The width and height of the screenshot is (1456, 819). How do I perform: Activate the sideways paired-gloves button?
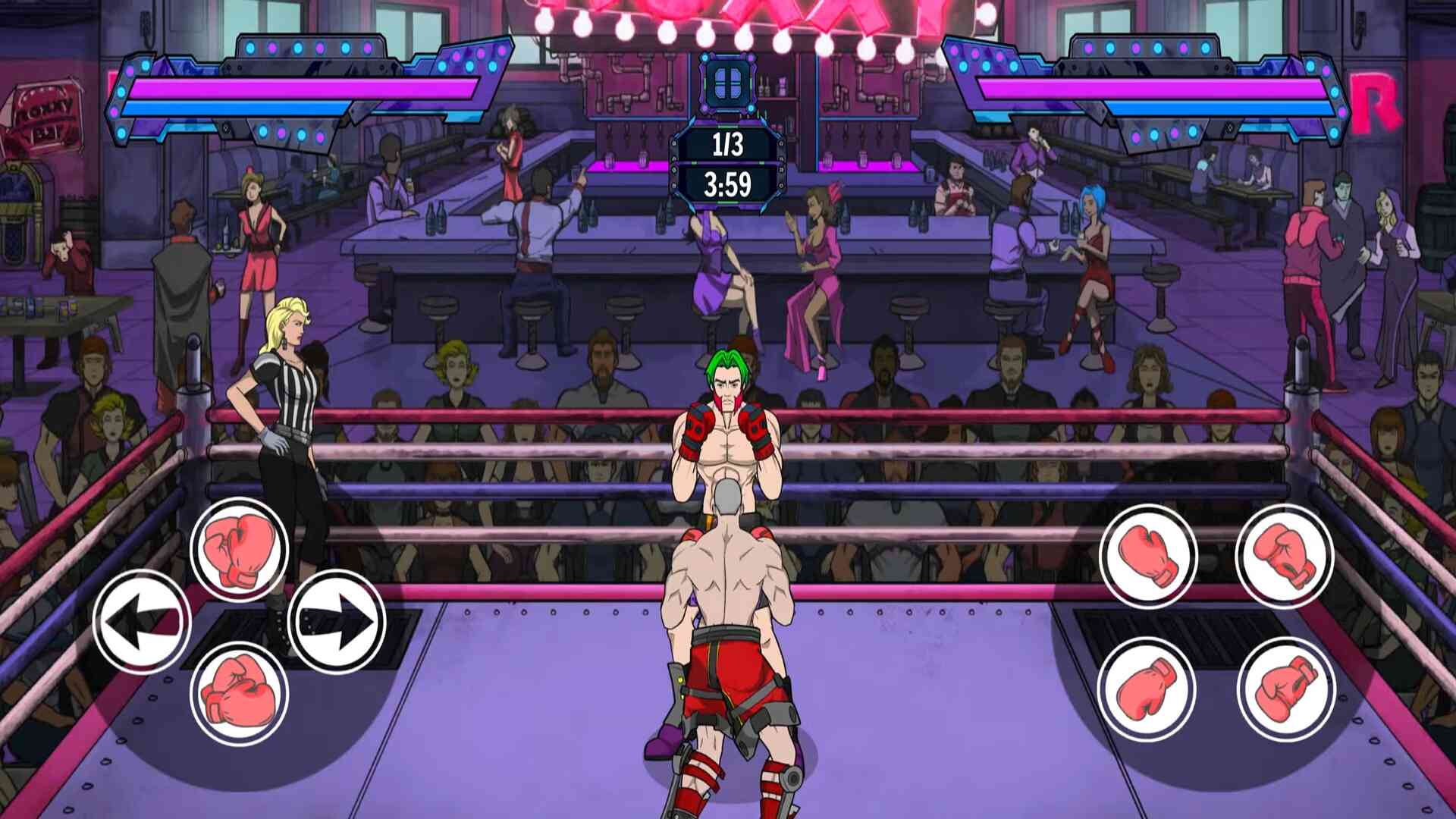point(239,692)
